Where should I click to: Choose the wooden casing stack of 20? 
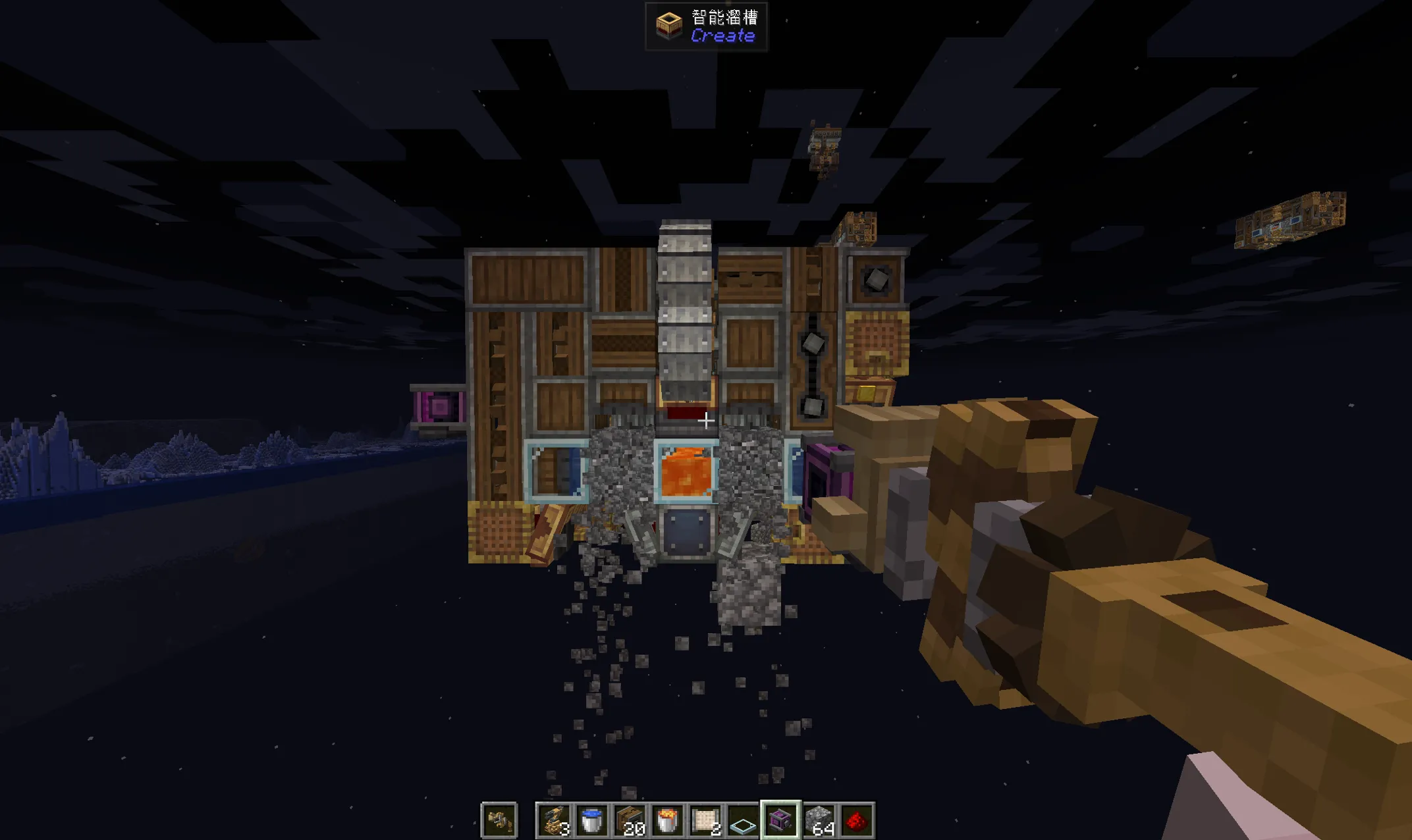(x=630, y=820)
